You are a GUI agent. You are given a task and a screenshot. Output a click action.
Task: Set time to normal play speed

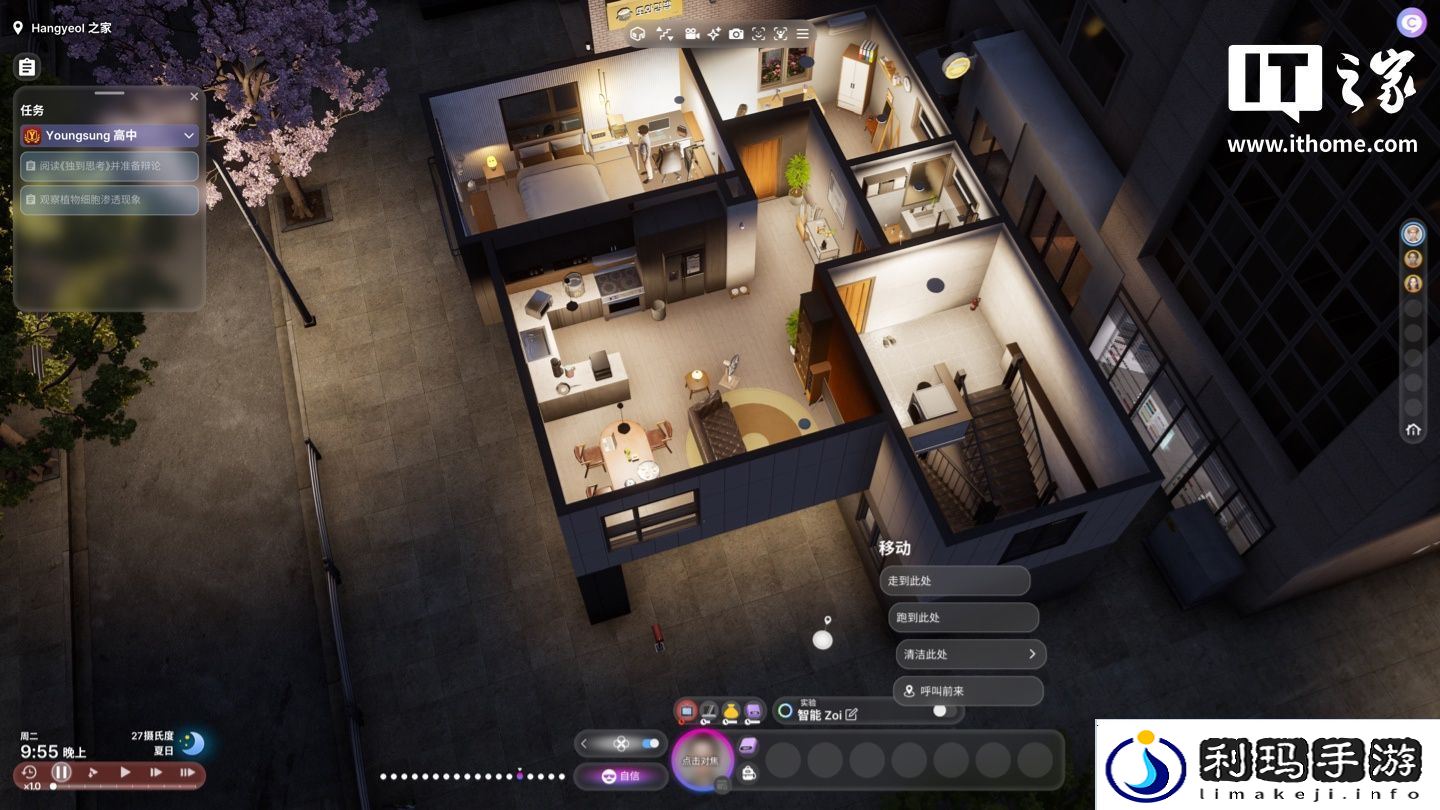(x=125, y=772)
